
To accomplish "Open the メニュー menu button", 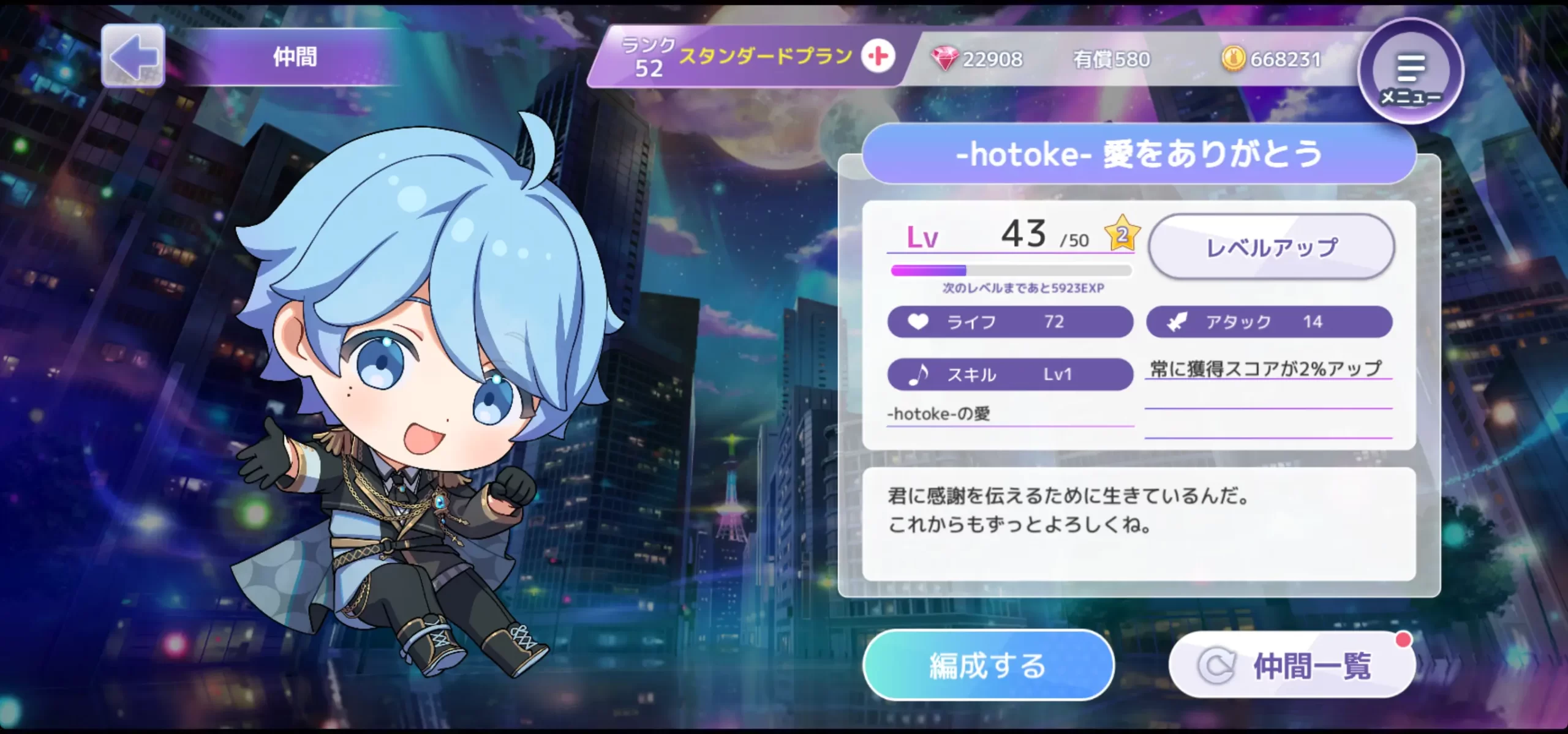I will coord(1410,72).
